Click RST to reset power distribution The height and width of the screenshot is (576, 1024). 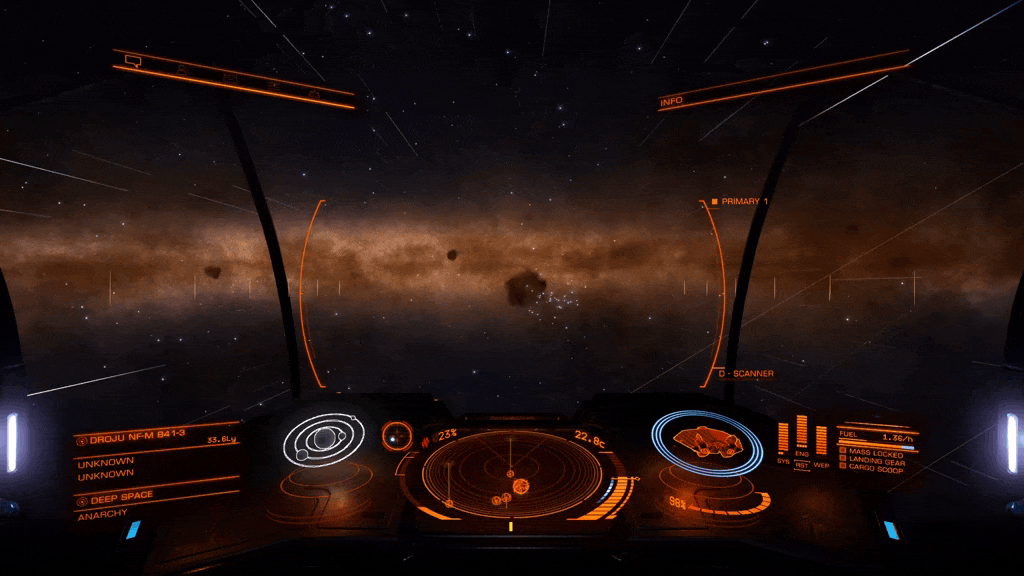pos(801,465)
